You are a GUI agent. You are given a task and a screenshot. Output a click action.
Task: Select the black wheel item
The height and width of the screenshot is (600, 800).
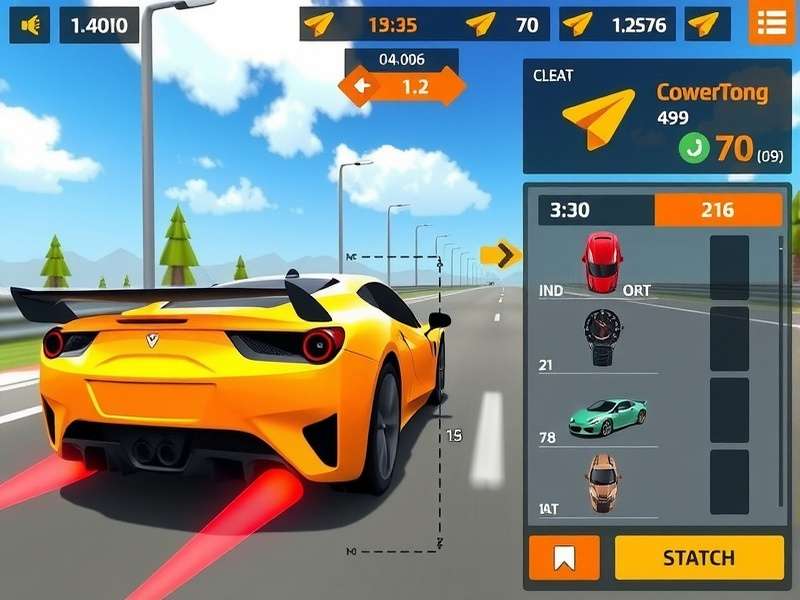coord(601,336)
